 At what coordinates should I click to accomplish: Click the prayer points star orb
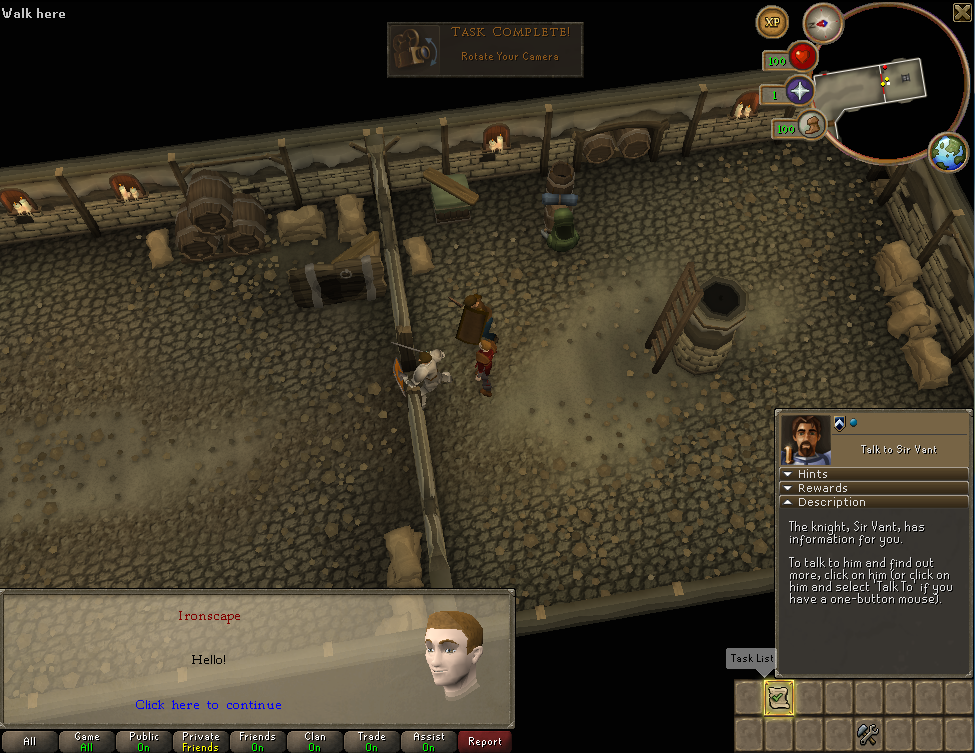pos(799,92)
